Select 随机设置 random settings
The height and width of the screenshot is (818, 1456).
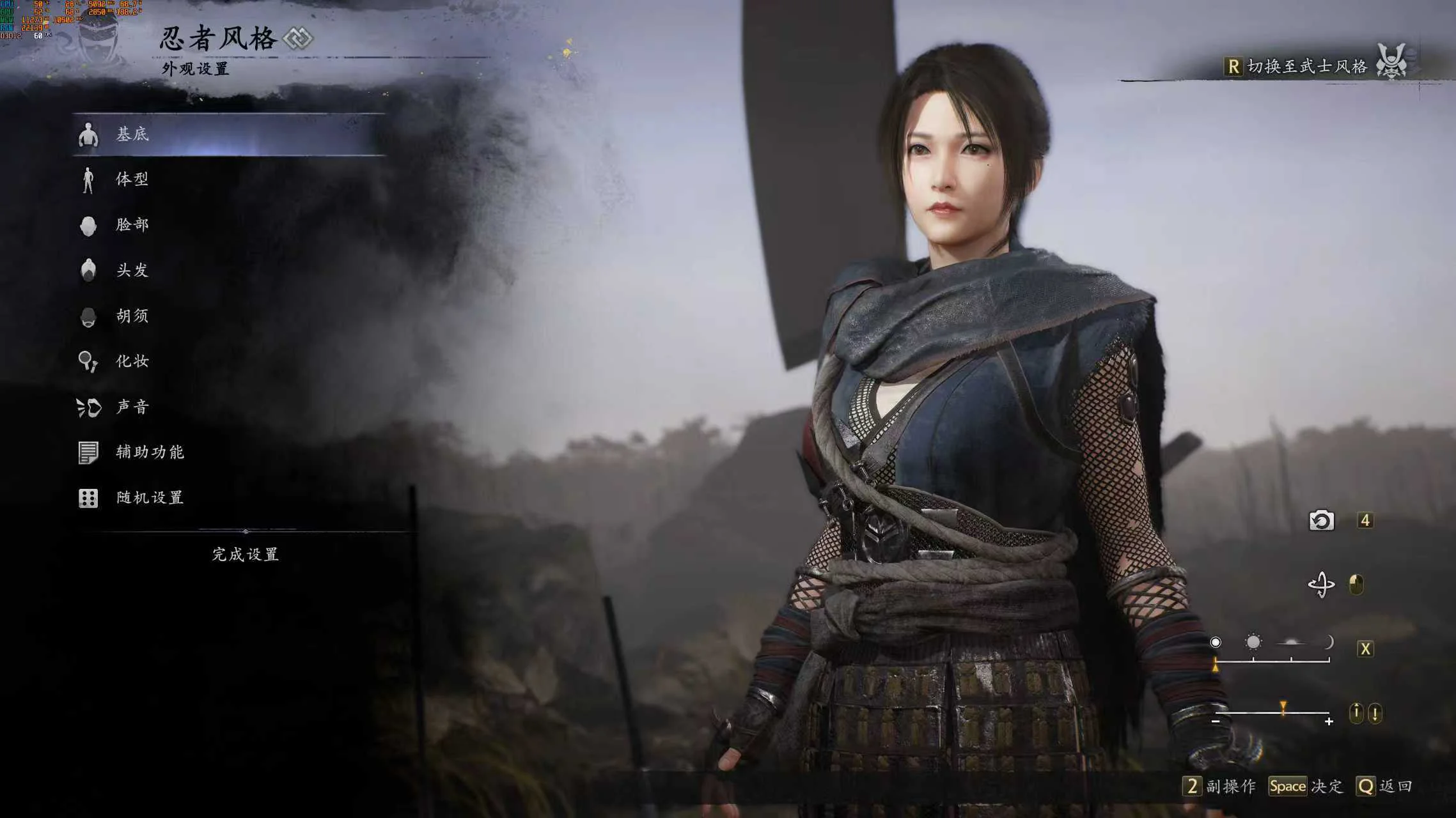coord(150,498)
